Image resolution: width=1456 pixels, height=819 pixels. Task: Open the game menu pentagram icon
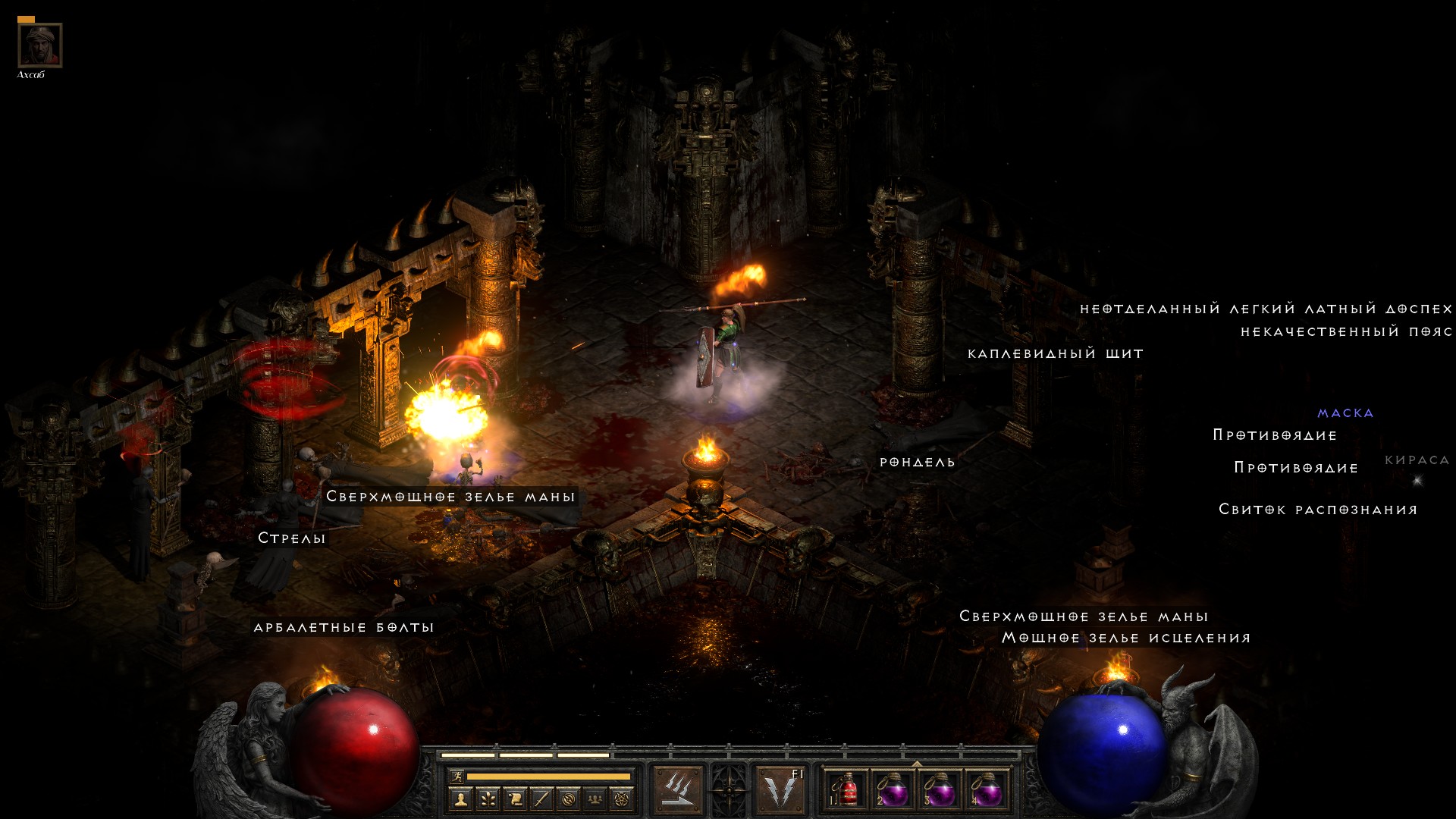click(622, 799)
